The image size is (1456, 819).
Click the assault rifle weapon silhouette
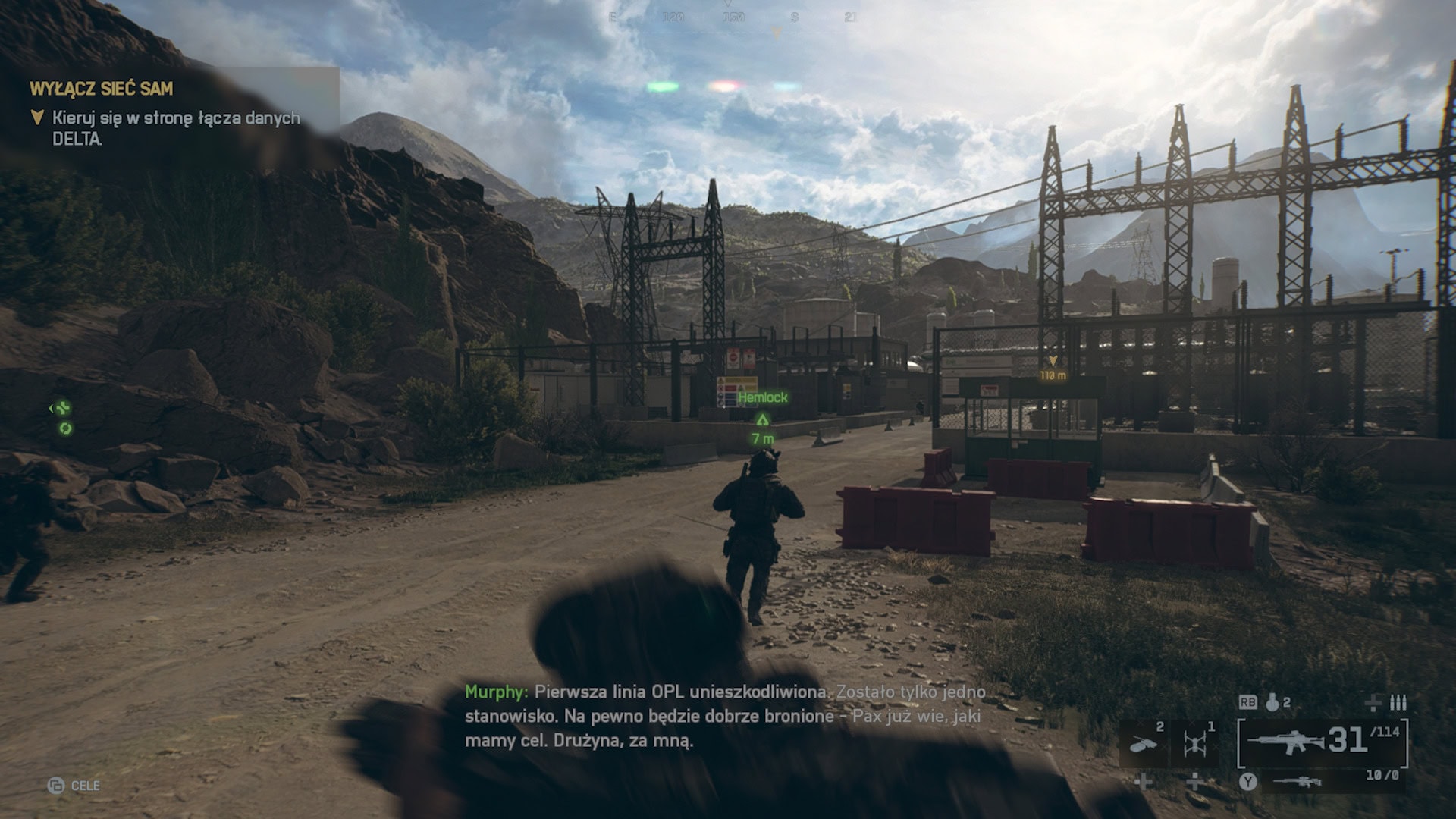pyautogui.click(x=1288, y=742)
